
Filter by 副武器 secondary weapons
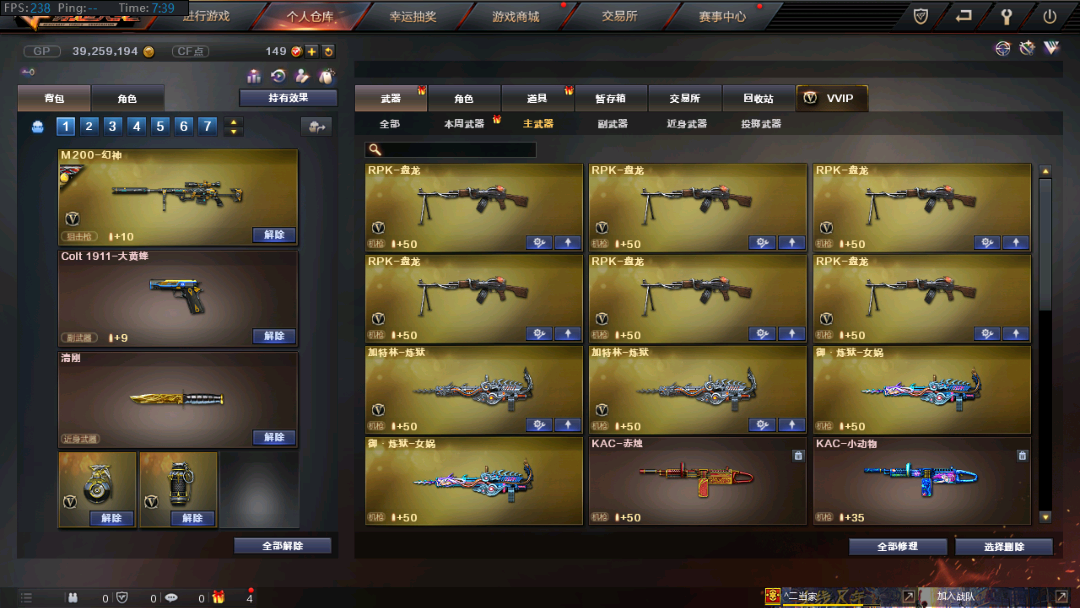point(612,124)
